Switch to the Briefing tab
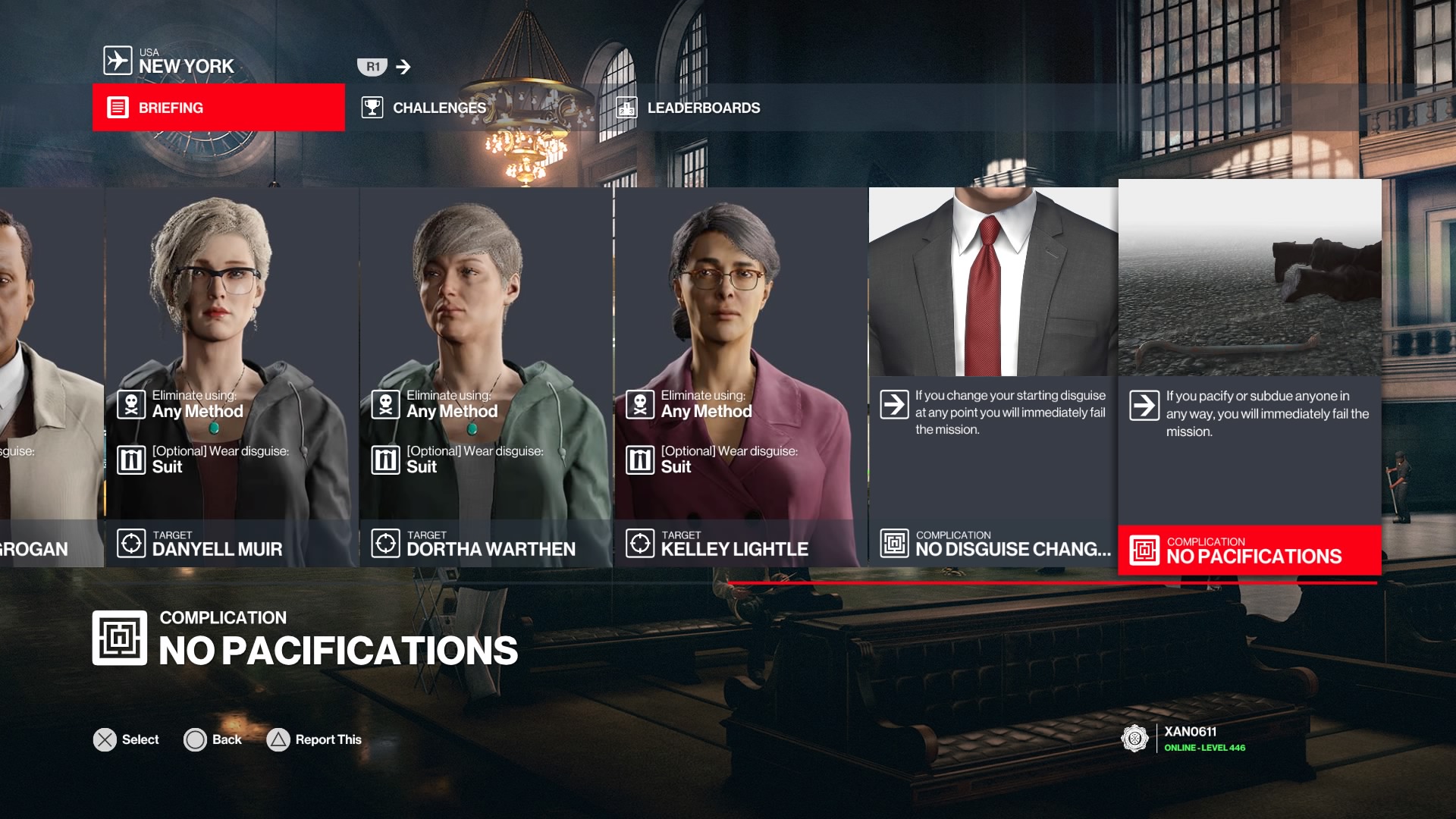This screenshot has height=819, width=1456. pos(218,108)
